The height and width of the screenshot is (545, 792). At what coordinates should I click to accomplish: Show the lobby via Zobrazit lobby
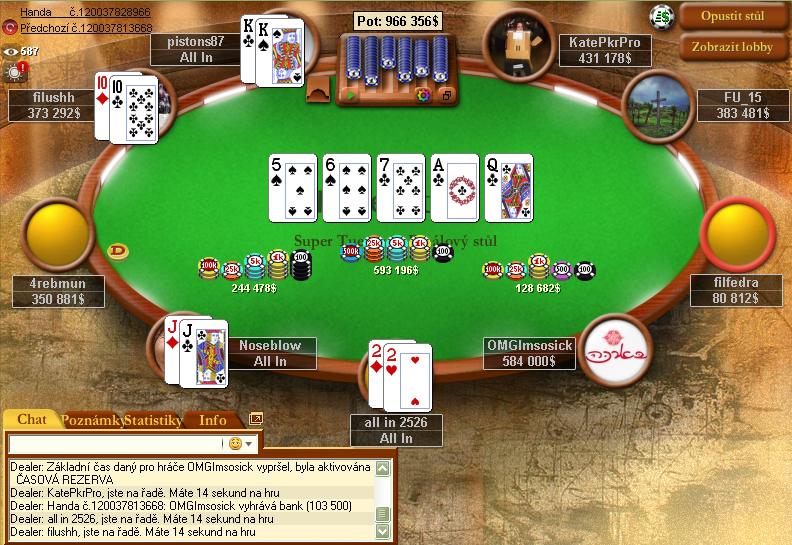coord(734,46)
